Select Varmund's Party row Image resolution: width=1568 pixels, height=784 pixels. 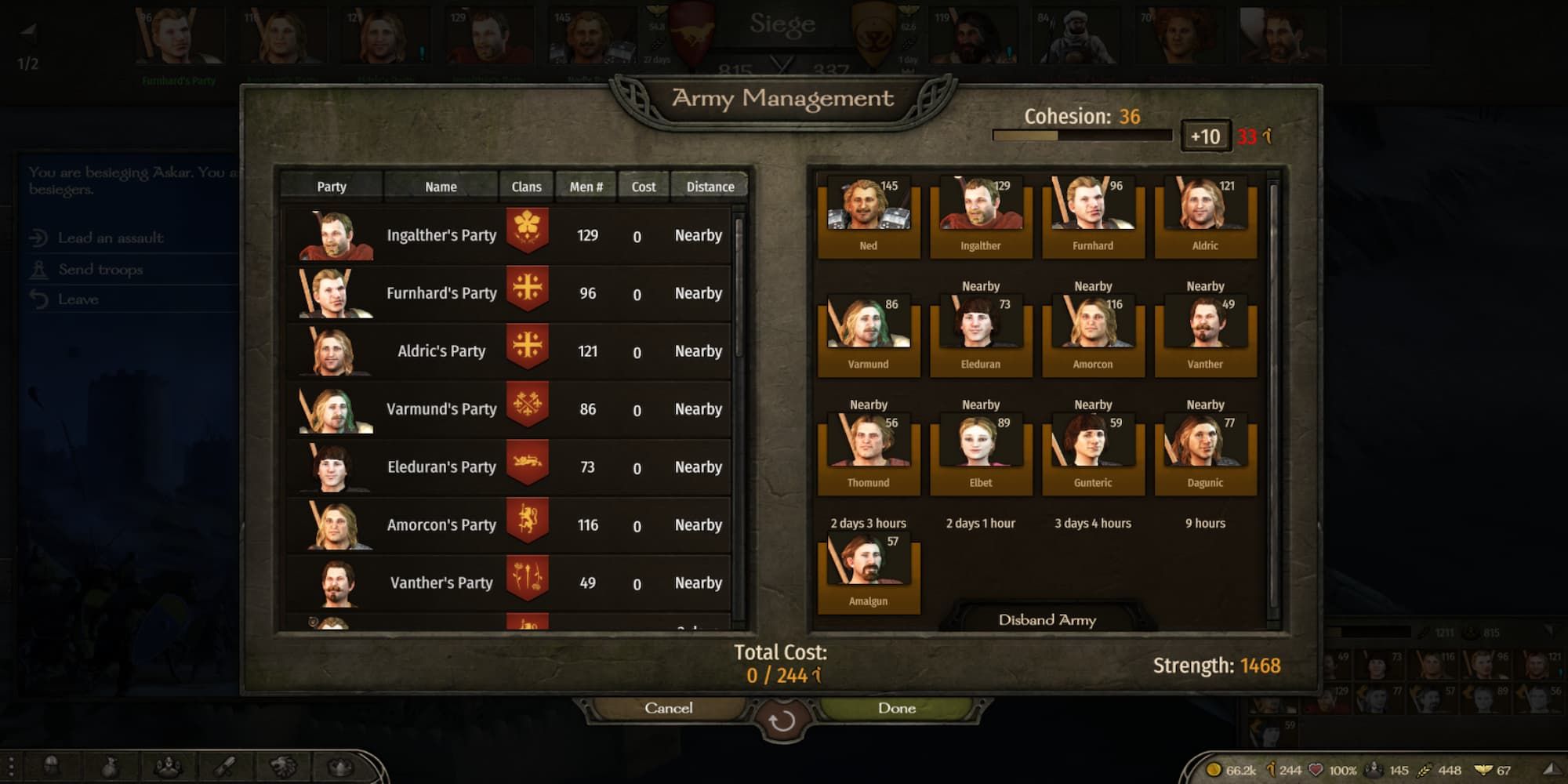click(x=510, y=409)
